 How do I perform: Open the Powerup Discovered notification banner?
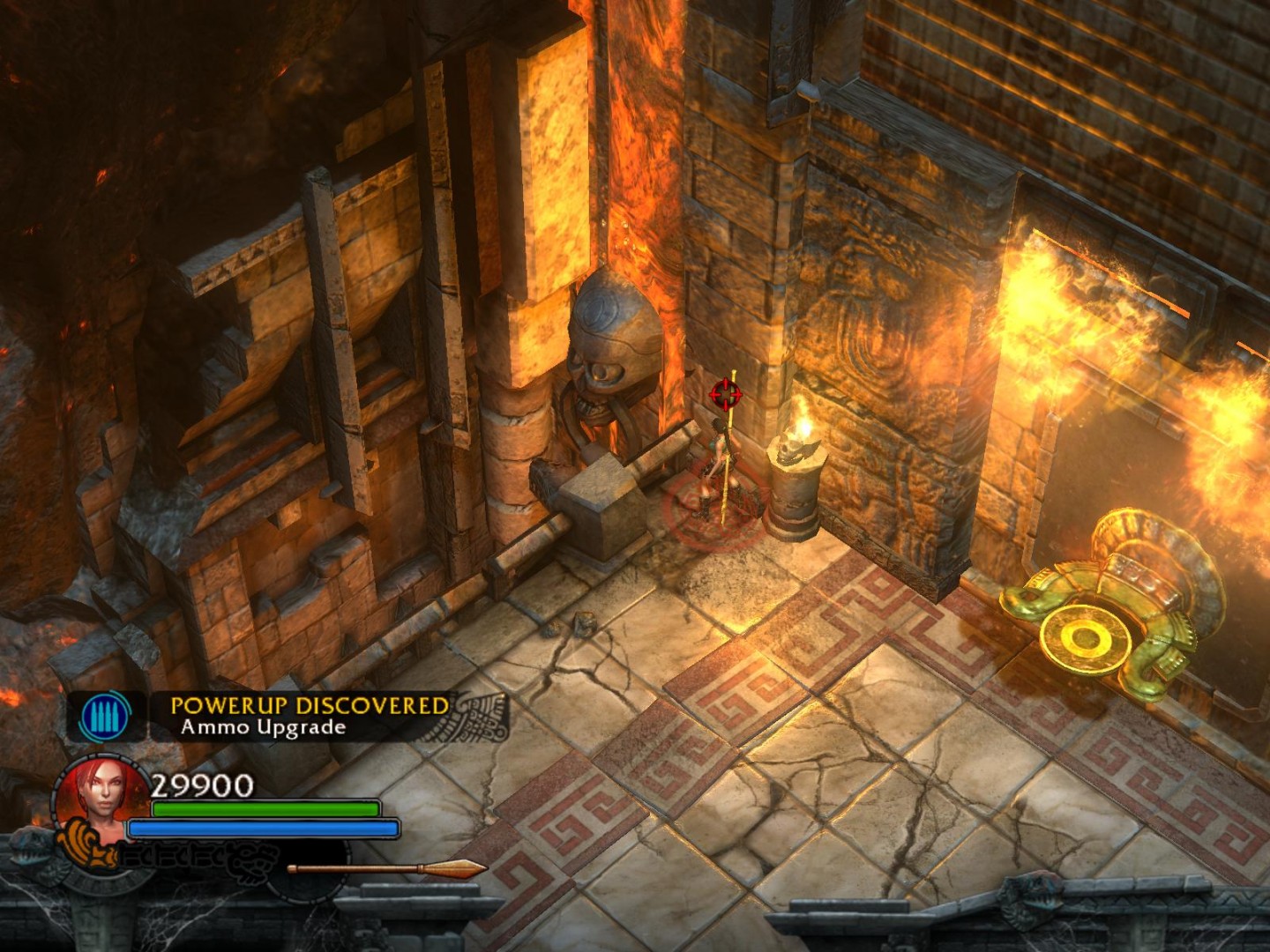pyautogui.click(x=309, y=717)
